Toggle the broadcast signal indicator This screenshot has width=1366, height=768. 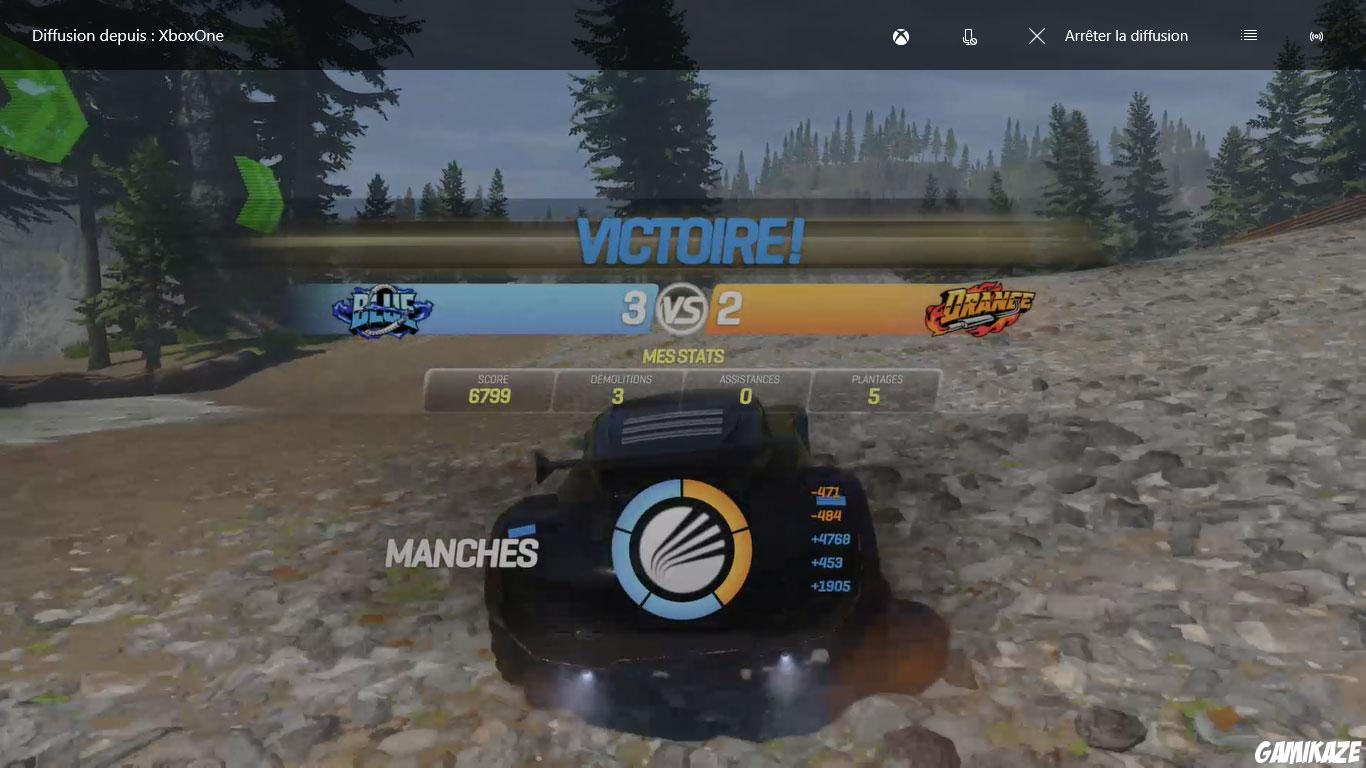tap(1316, 36)
